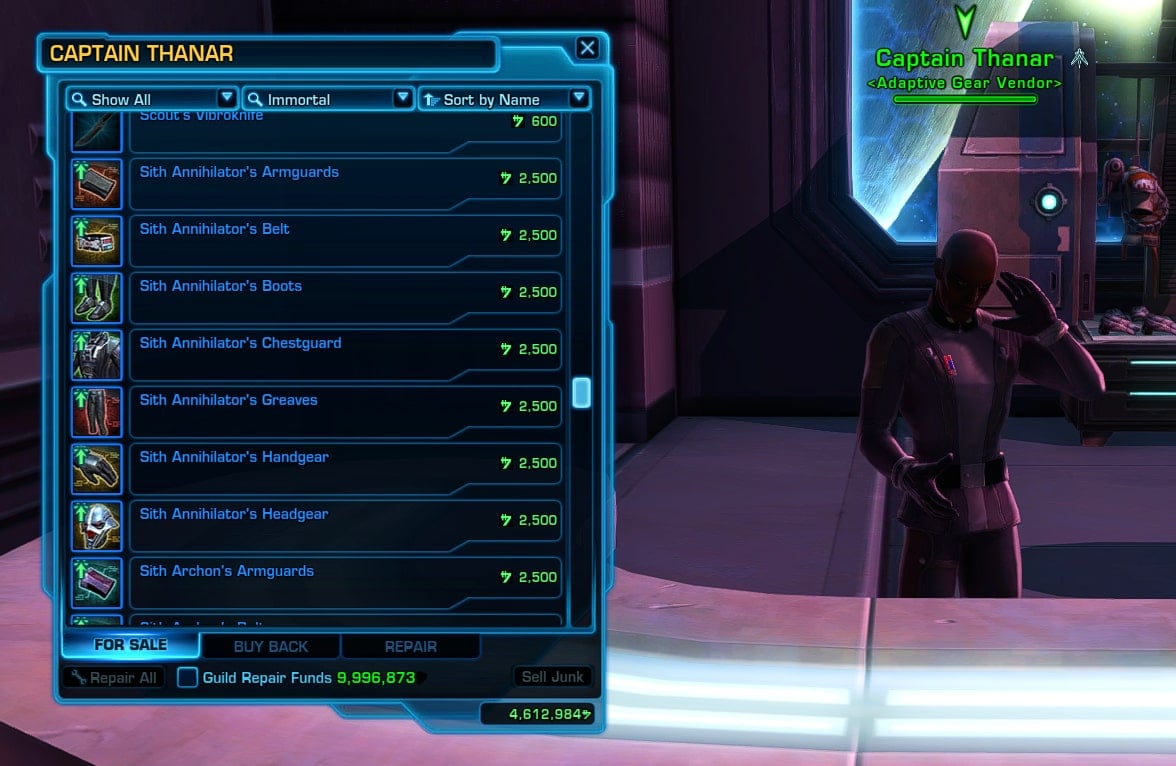The height and width of the screenshot is (766, 1176).
Task: Show the For Sale tab
Action: coord(131,645)
